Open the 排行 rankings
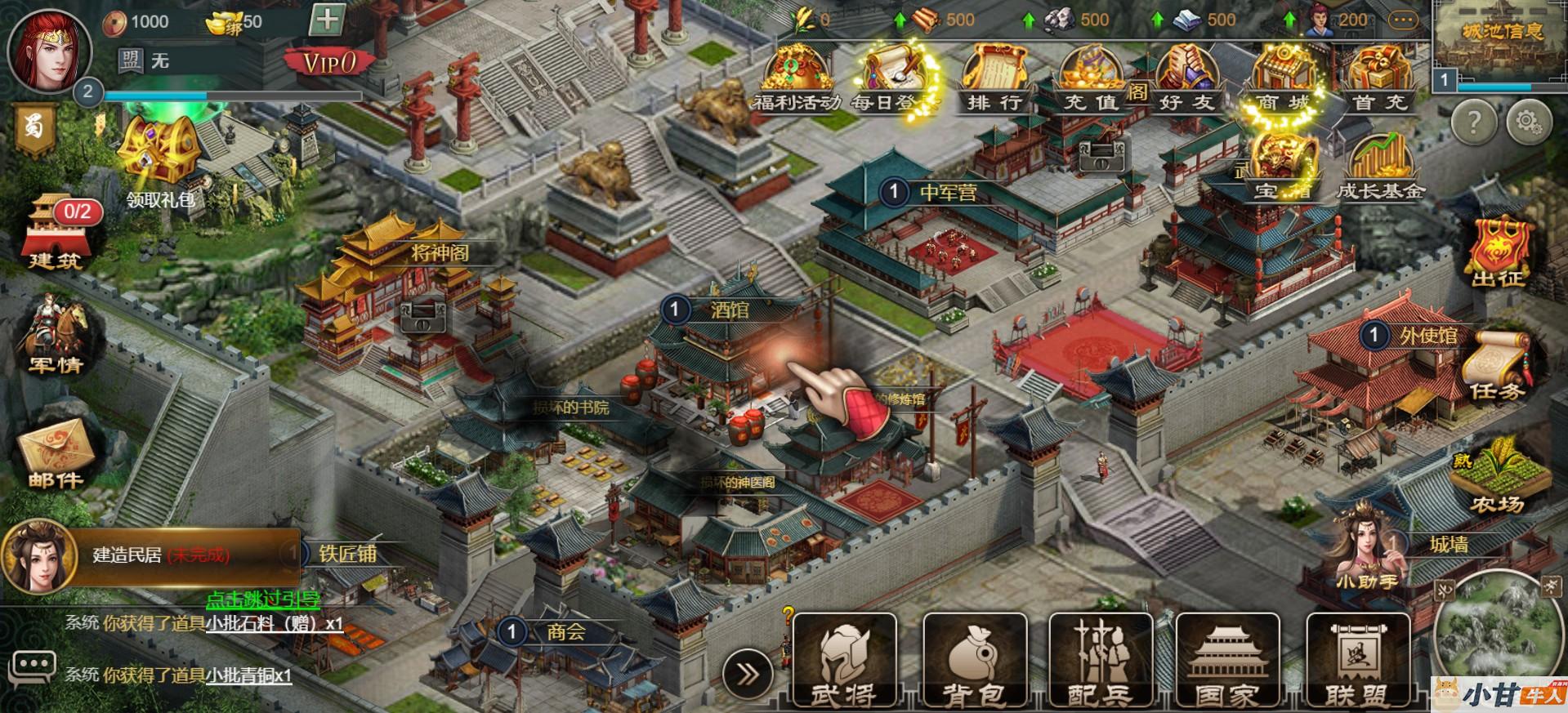This screenshot has height=713, width=1568. pyautogui.click(x=994, y=78)
